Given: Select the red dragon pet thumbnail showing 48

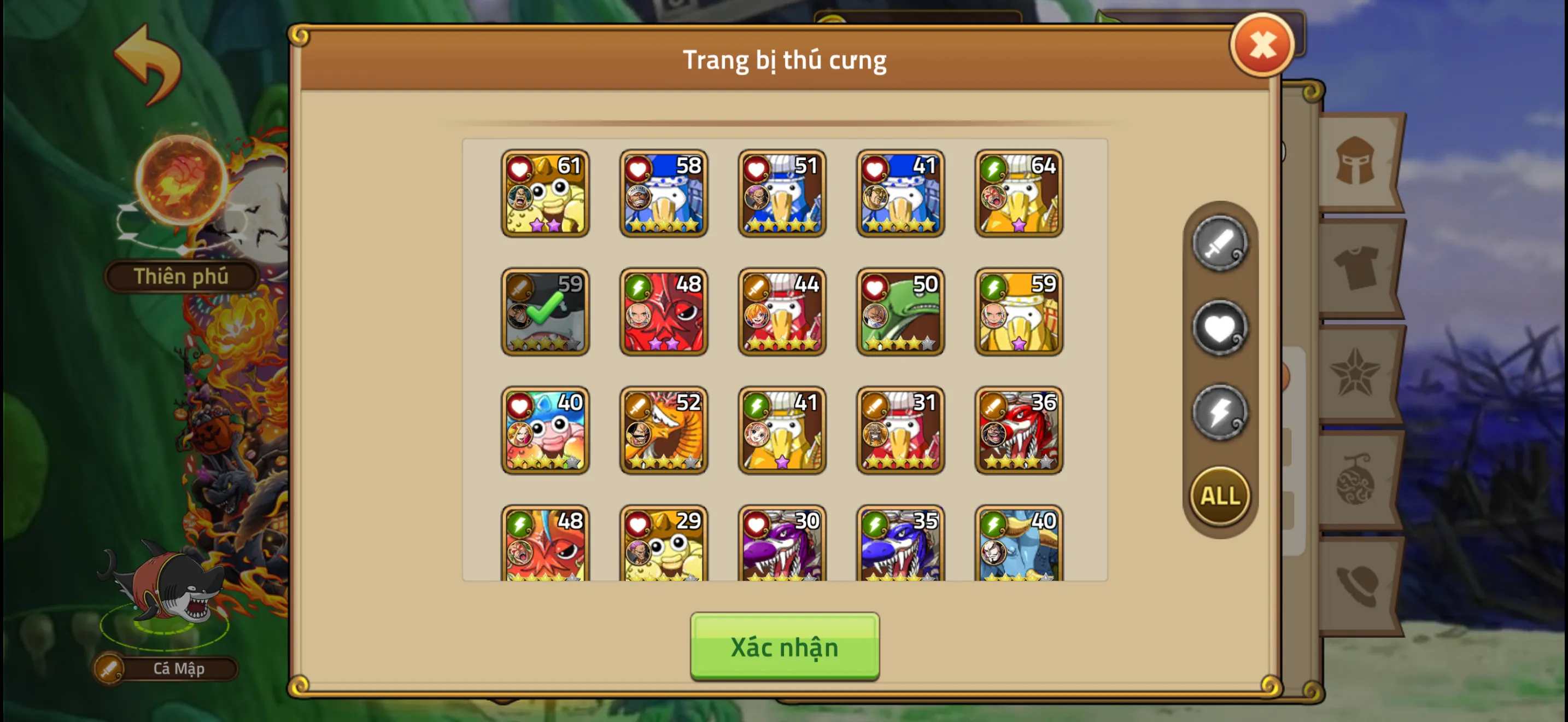Looking at the screenshot, I should (x=664, y=312).
